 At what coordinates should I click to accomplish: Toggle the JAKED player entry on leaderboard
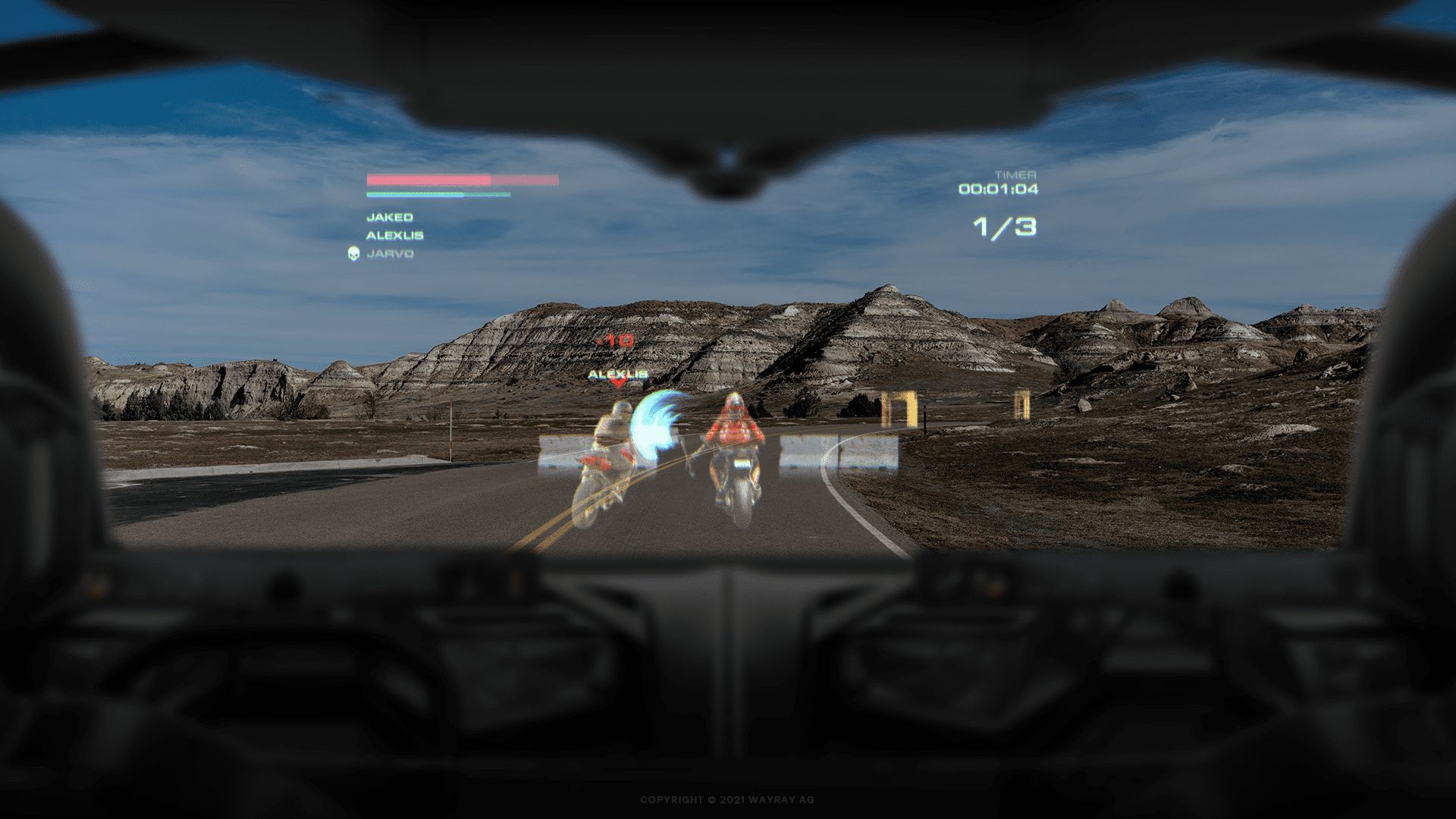(390, 216)
